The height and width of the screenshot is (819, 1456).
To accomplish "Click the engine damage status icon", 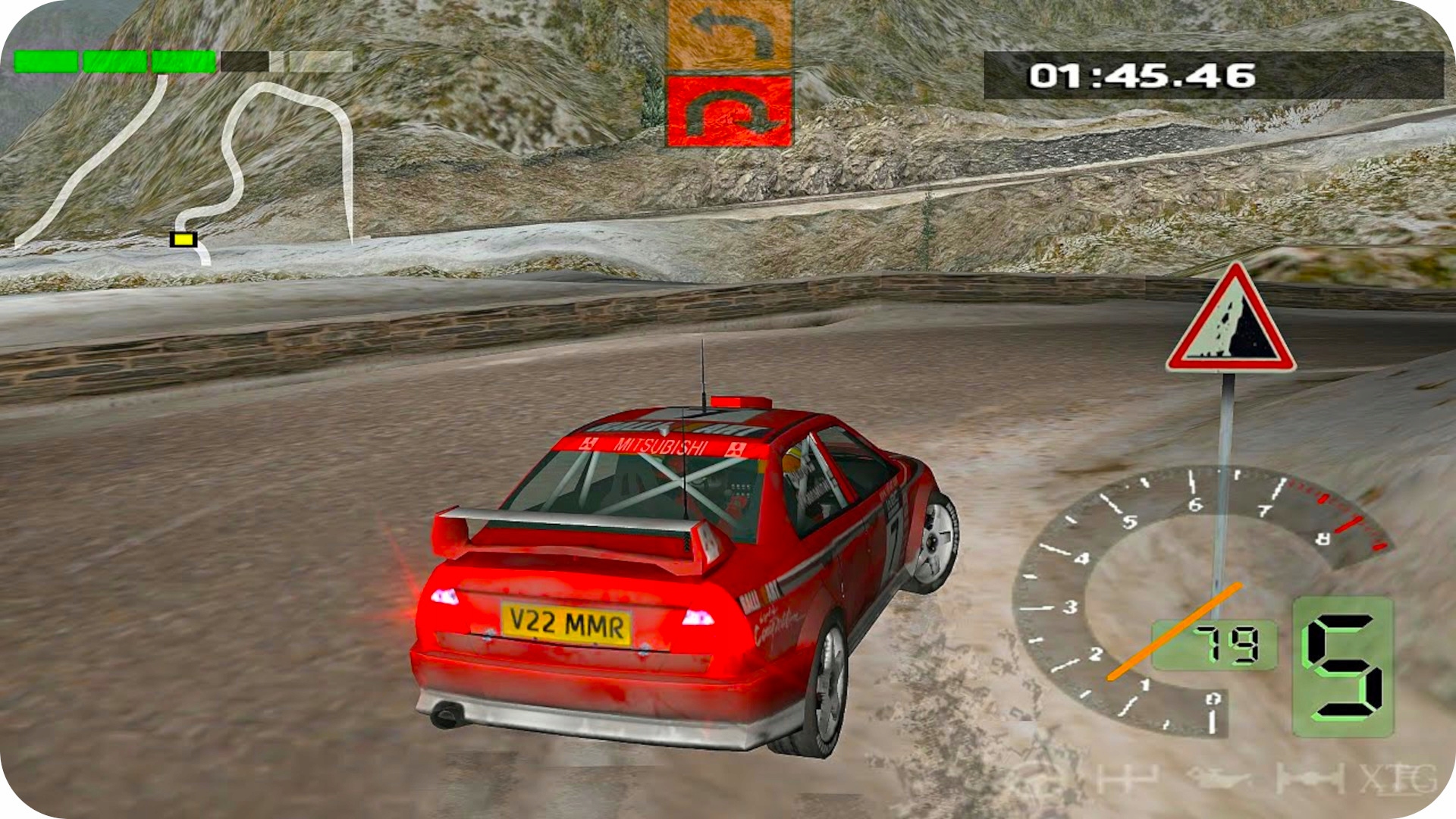I will (1218, 779).
